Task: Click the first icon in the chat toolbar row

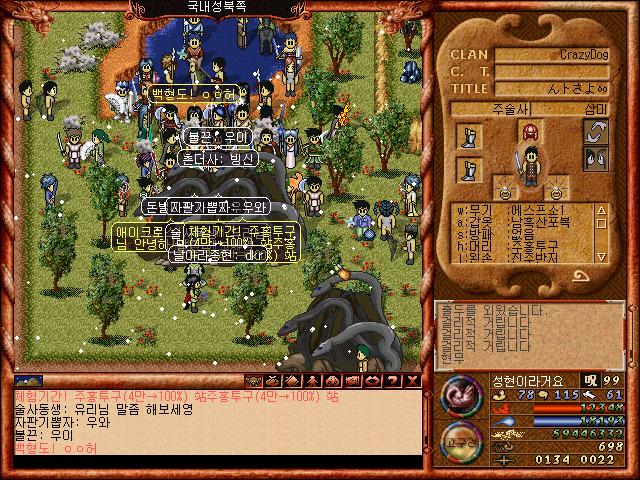Action: click(252, 381)
